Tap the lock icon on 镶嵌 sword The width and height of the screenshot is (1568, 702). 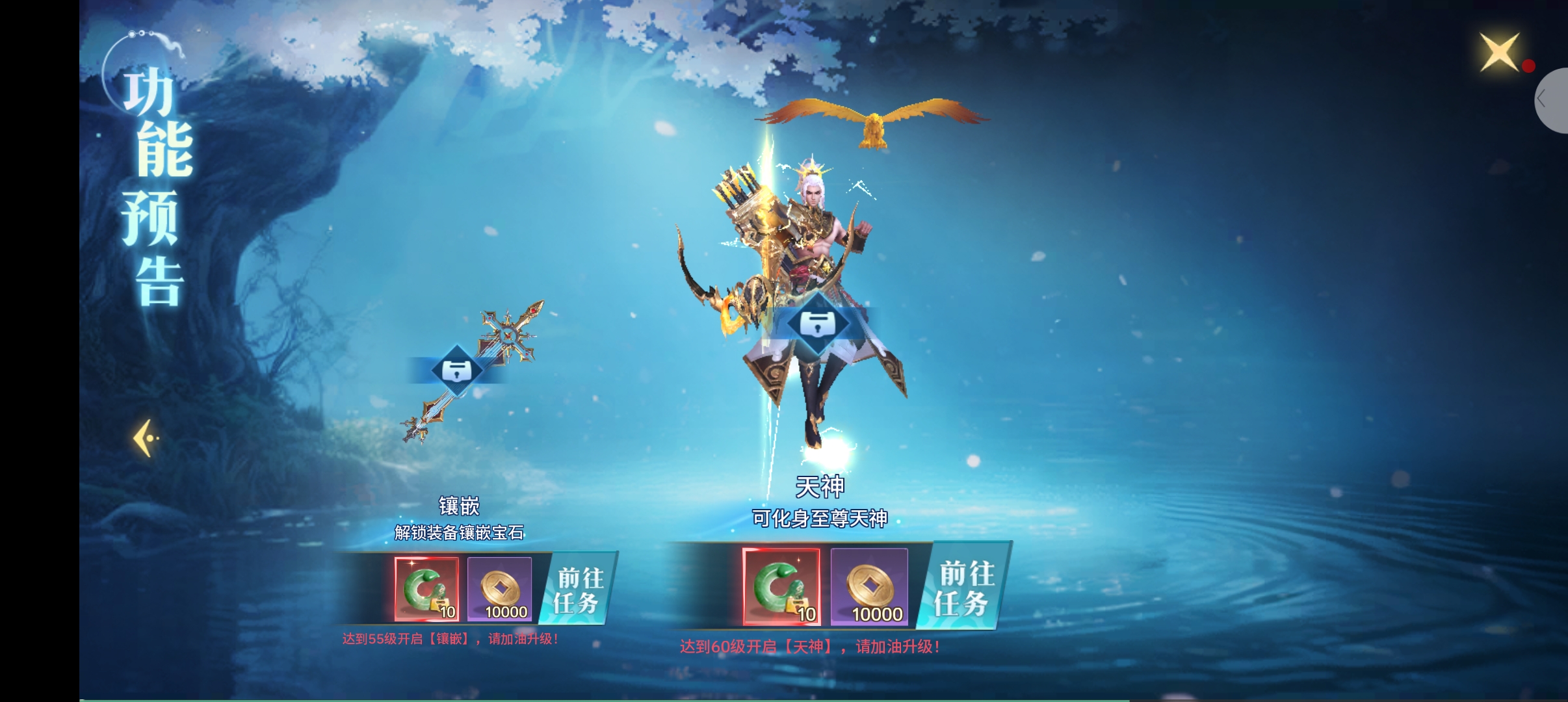point(457,370)
